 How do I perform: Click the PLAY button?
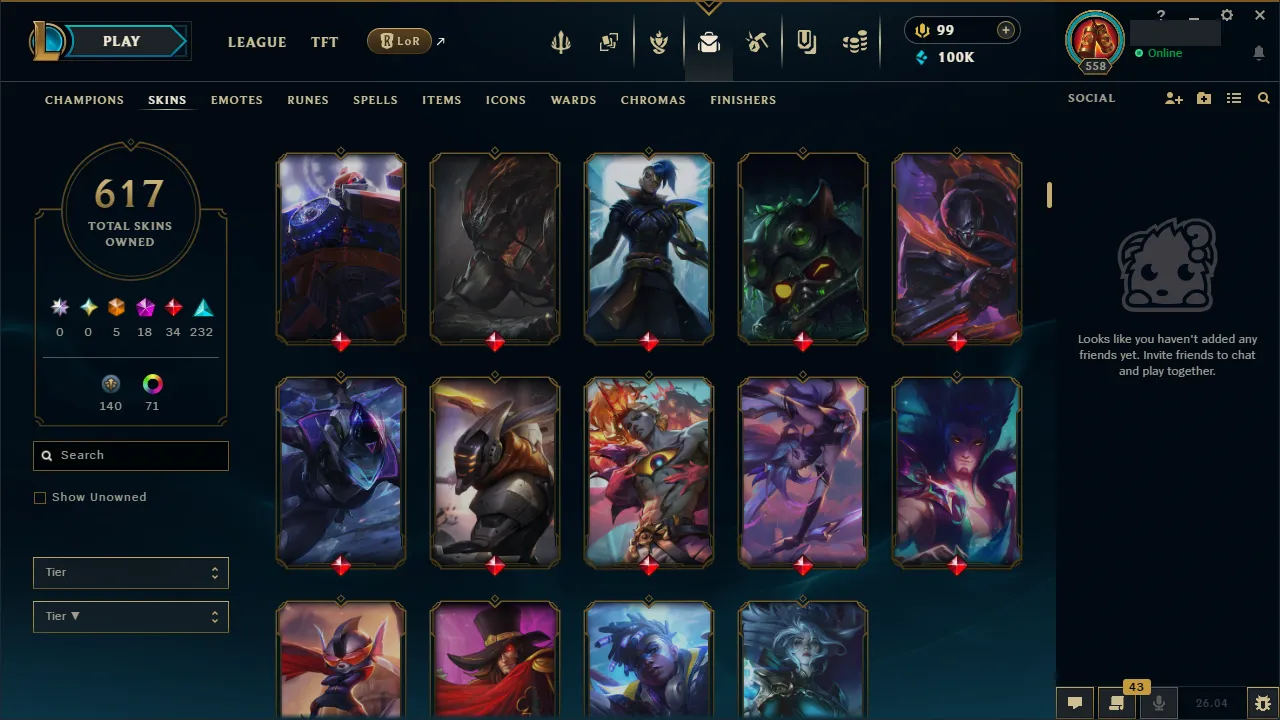(121, 41)
